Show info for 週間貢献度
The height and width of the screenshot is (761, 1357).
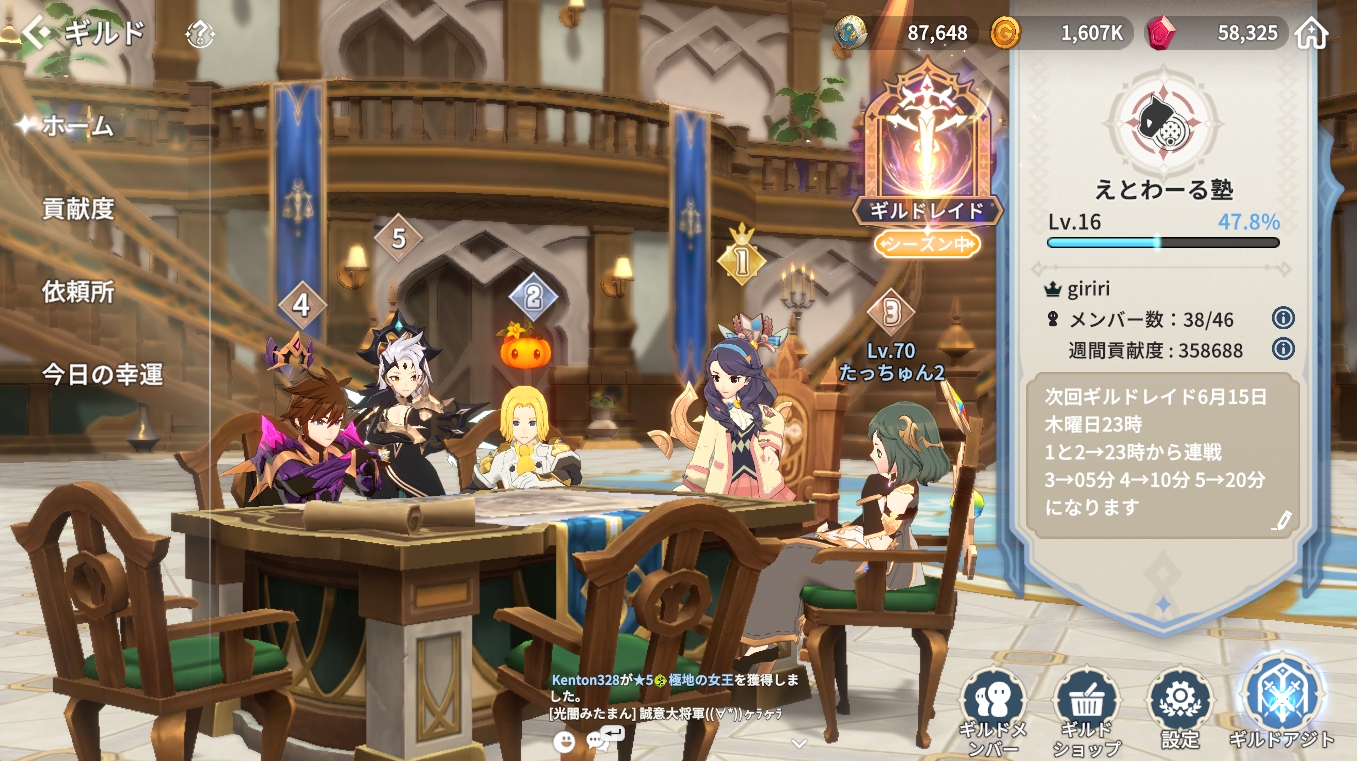tap(1283, 349)
